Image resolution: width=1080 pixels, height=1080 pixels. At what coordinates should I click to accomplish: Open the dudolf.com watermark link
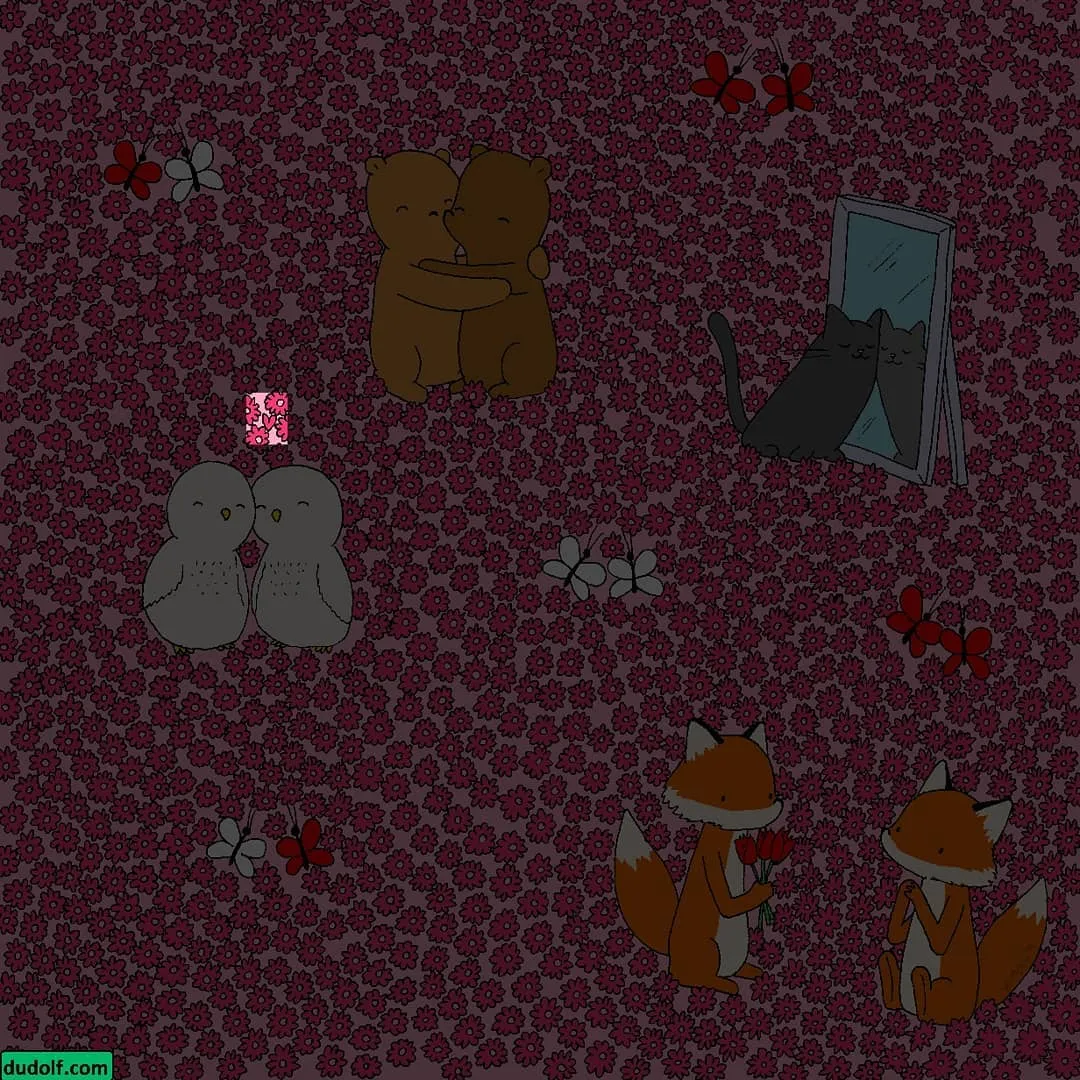click(x=56, y=1066)
